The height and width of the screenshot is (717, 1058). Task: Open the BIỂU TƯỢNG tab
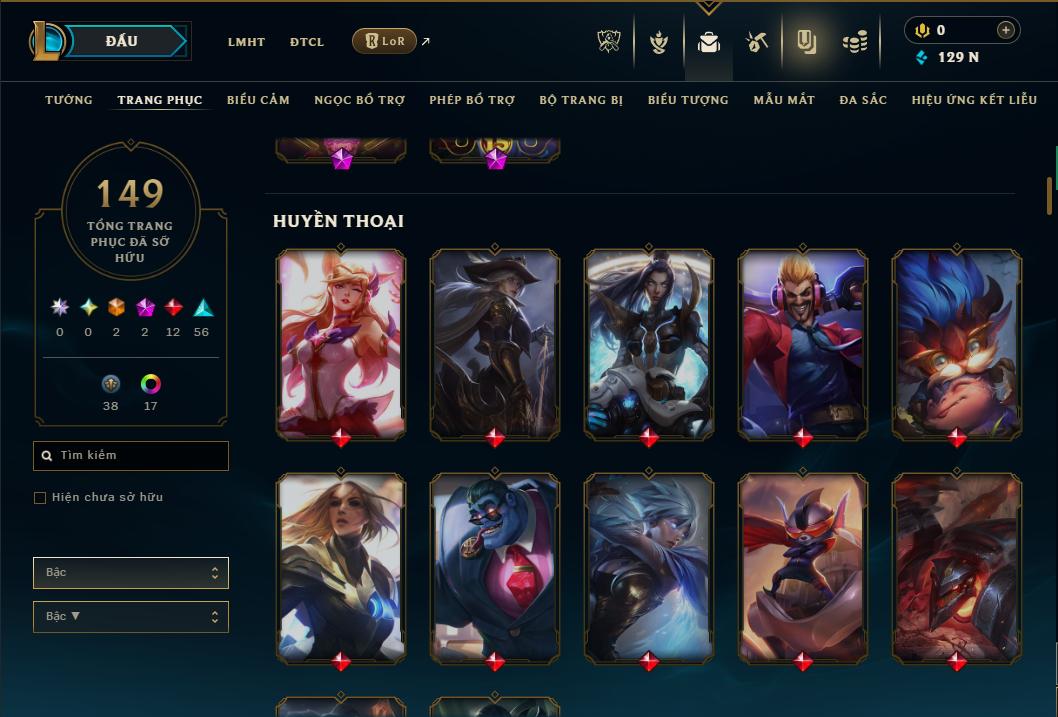pyautogui.click(x=688, y=100)
